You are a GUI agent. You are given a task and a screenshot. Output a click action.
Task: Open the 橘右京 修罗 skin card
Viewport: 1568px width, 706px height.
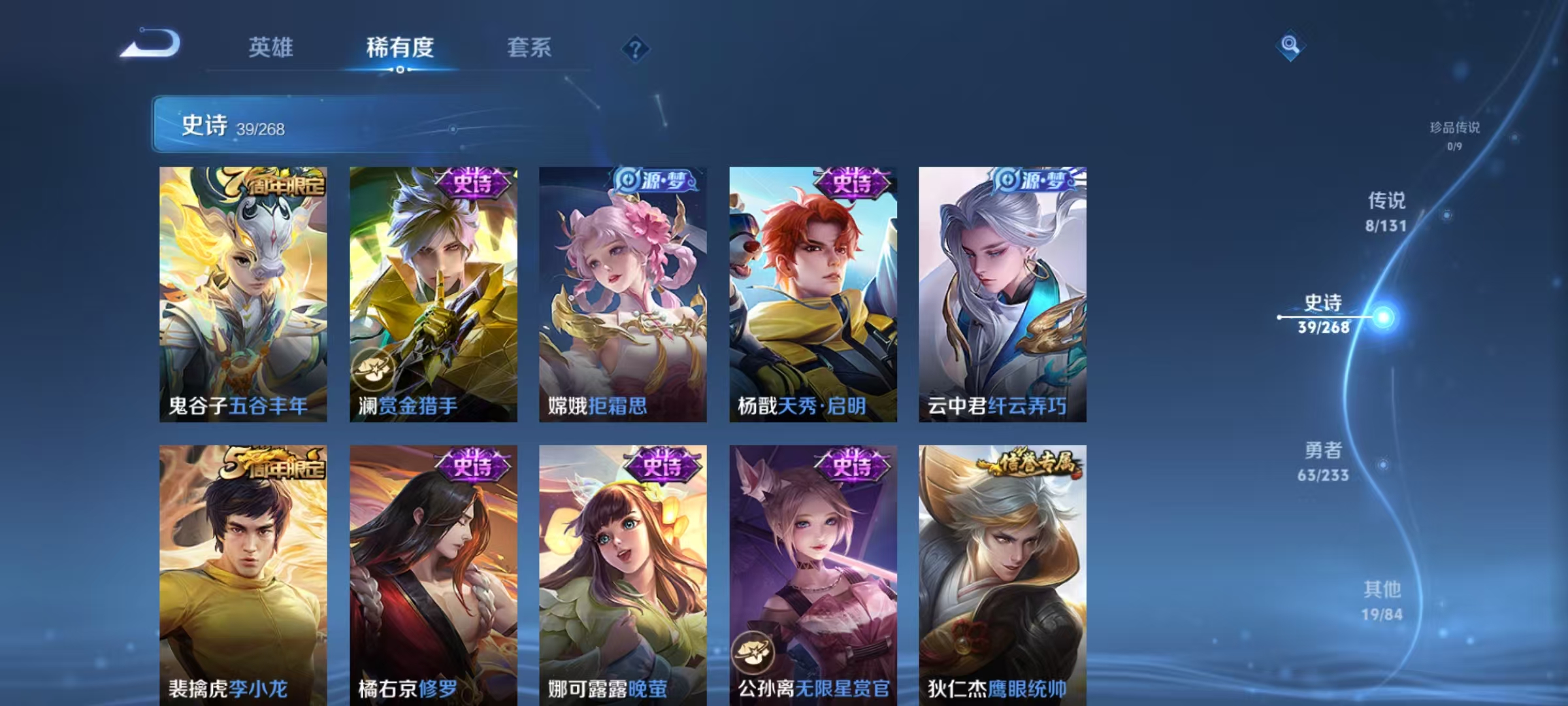coord(433,575)
